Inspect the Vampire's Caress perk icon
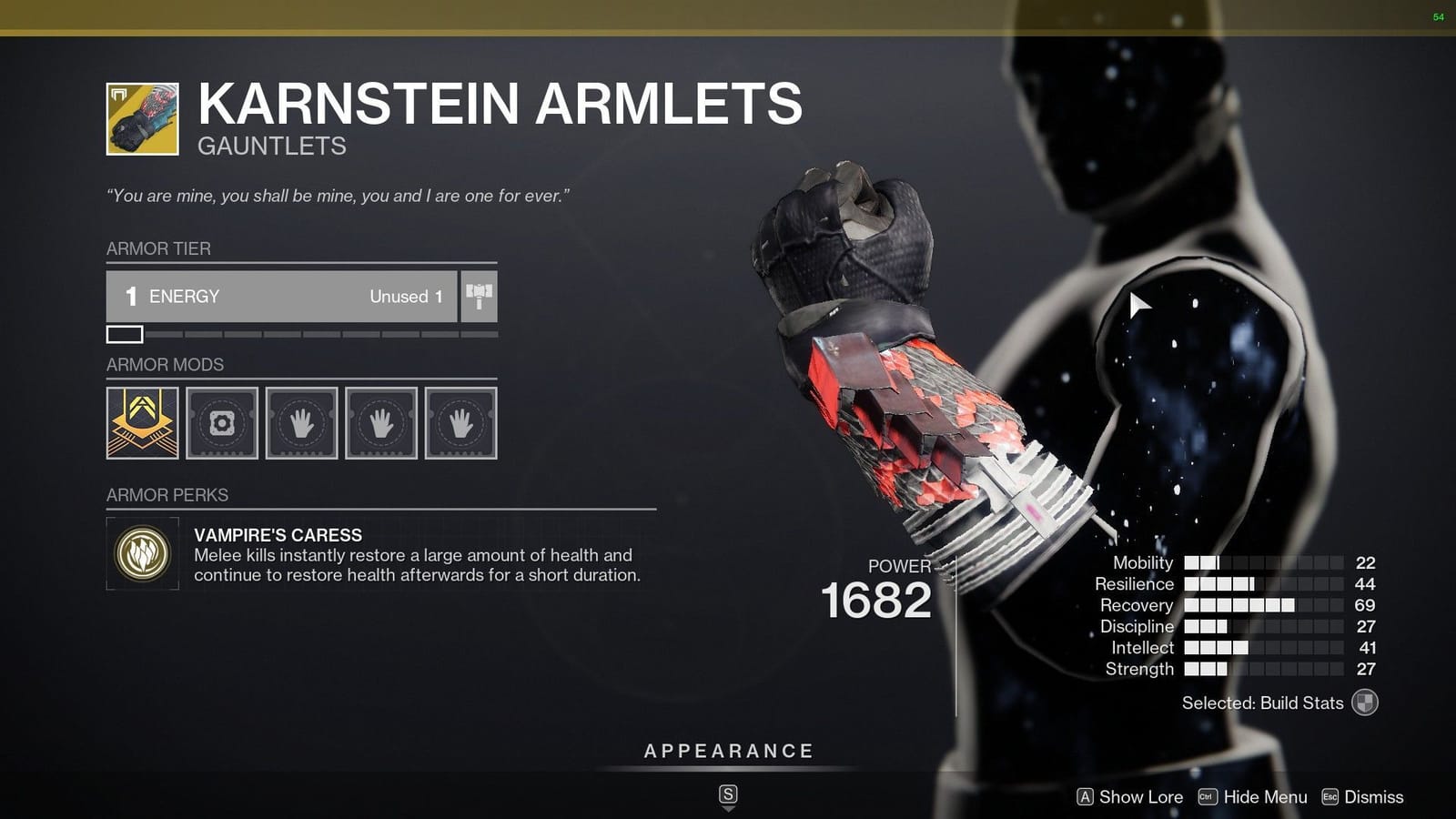 141,554
